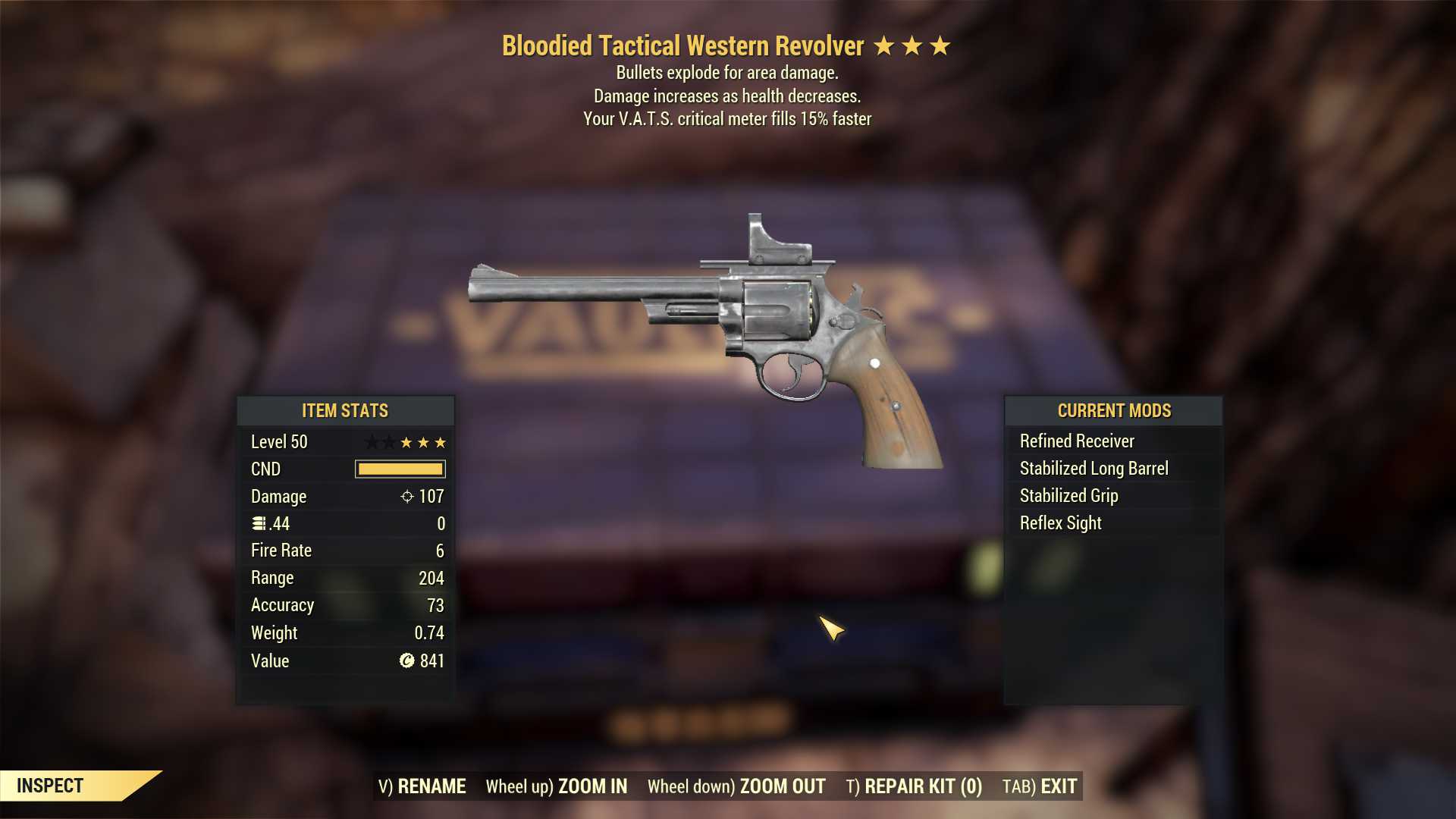
Task: Click the crosshair icon beside Damage 107
Action: [407, 497]
